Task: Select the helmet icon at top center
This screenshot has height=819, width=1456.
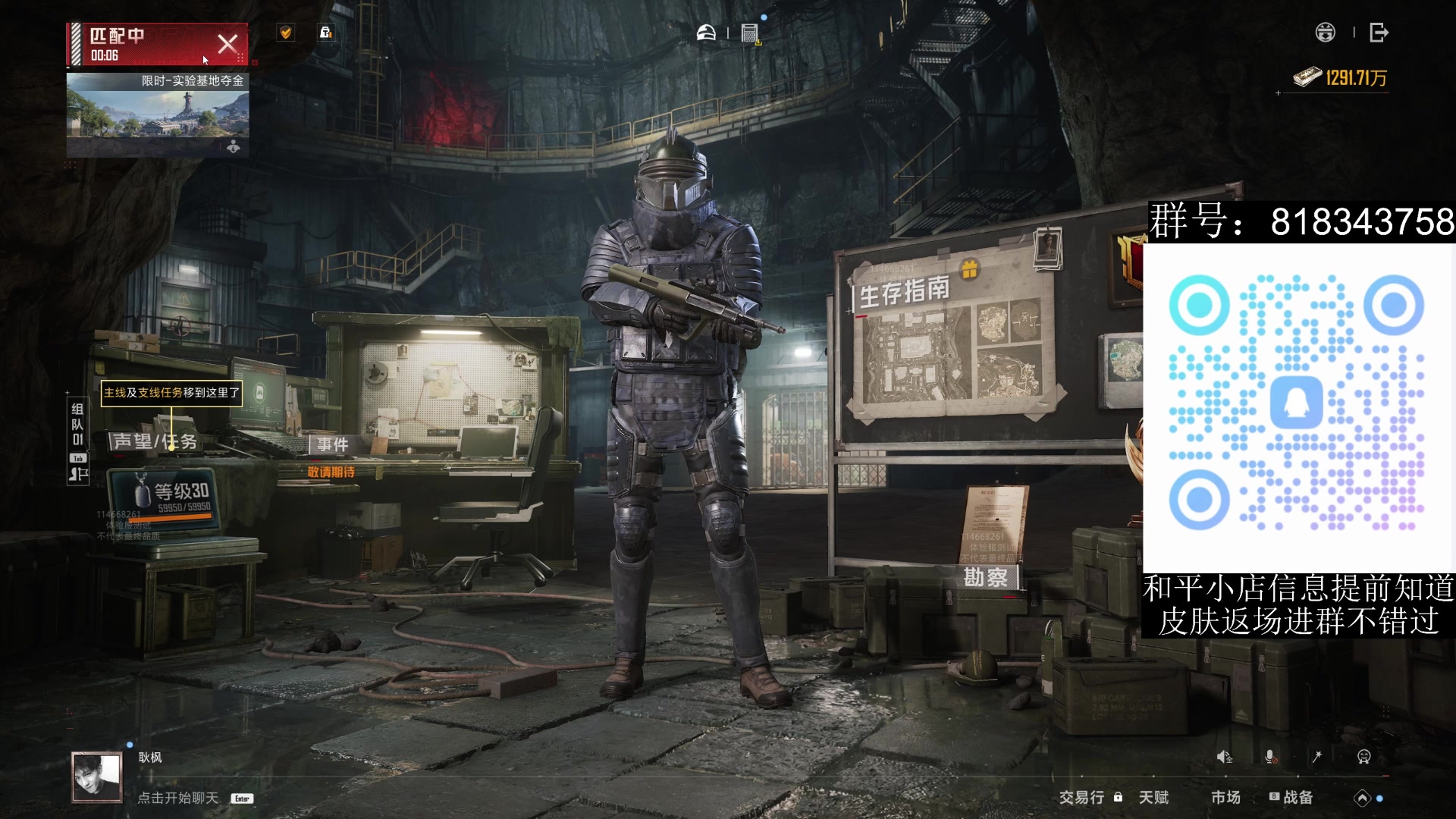Action: [x=706, y=33]
